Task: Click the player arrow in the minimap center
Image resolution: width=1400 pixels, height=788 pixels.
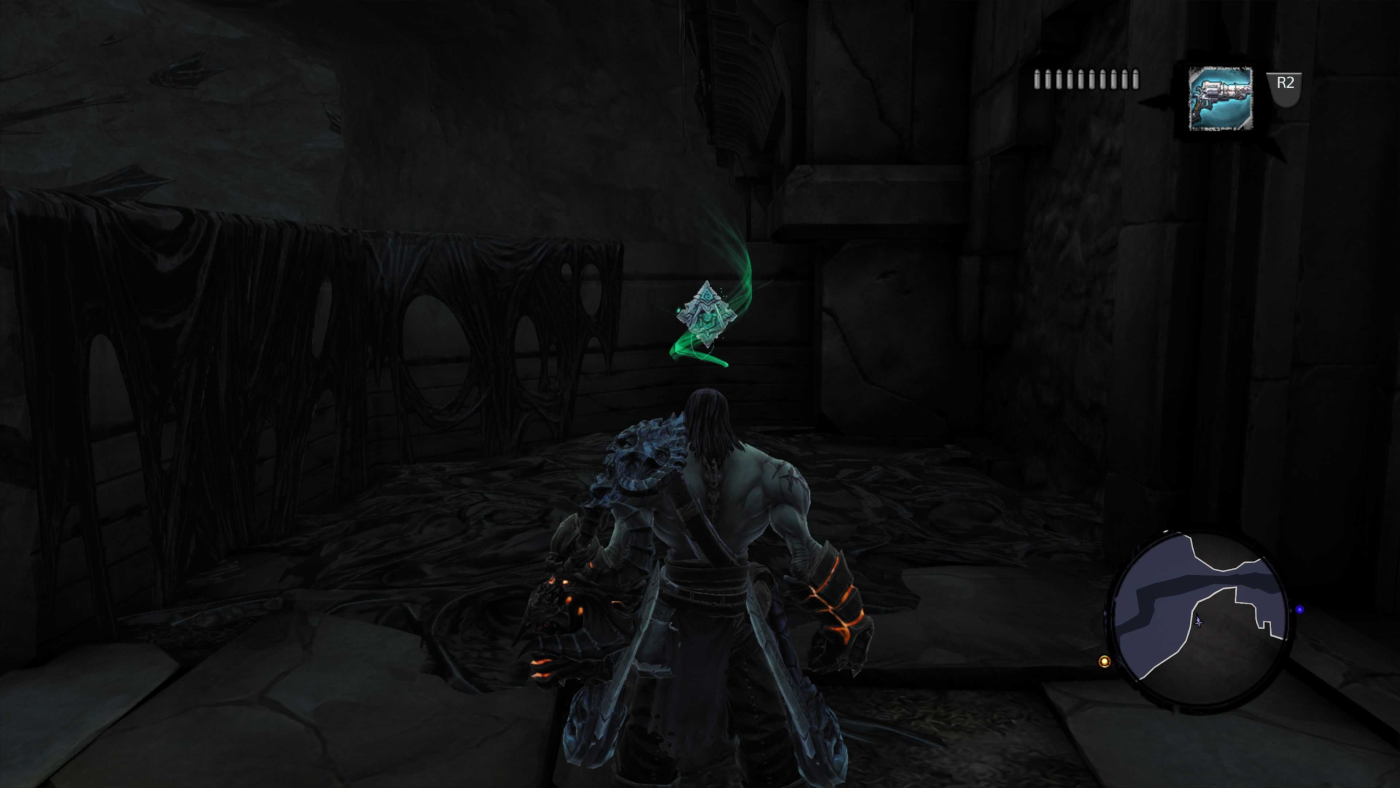Action: pyautogui.click(x=1197, y=622)
